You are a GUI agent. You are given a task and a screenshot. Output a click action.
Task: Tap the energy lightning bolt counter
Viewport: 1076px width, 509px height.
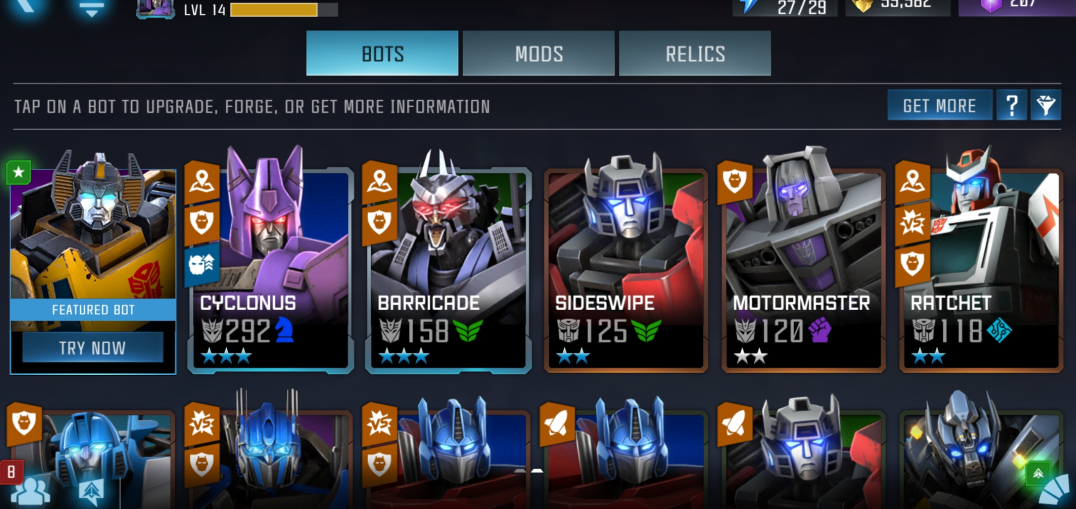click(x=784, y=6)
